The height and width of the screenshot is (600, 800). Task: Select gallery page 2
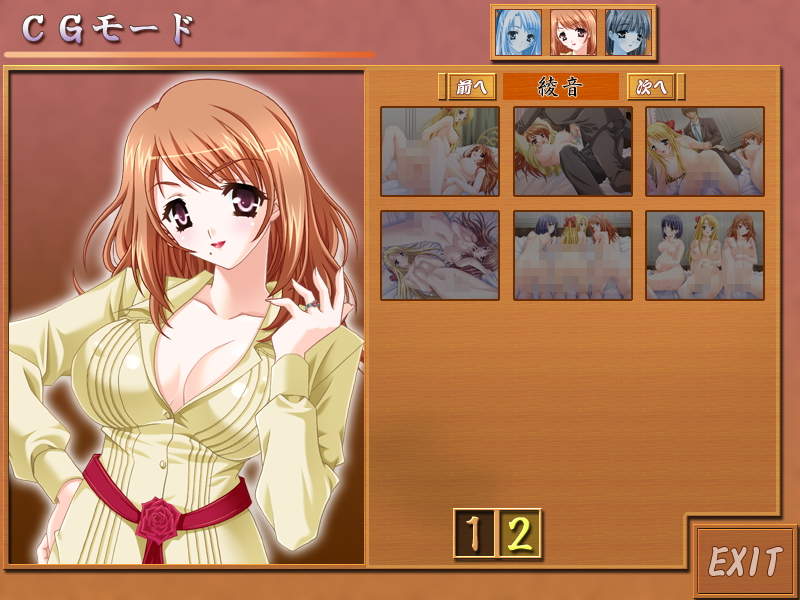[520, 534]
